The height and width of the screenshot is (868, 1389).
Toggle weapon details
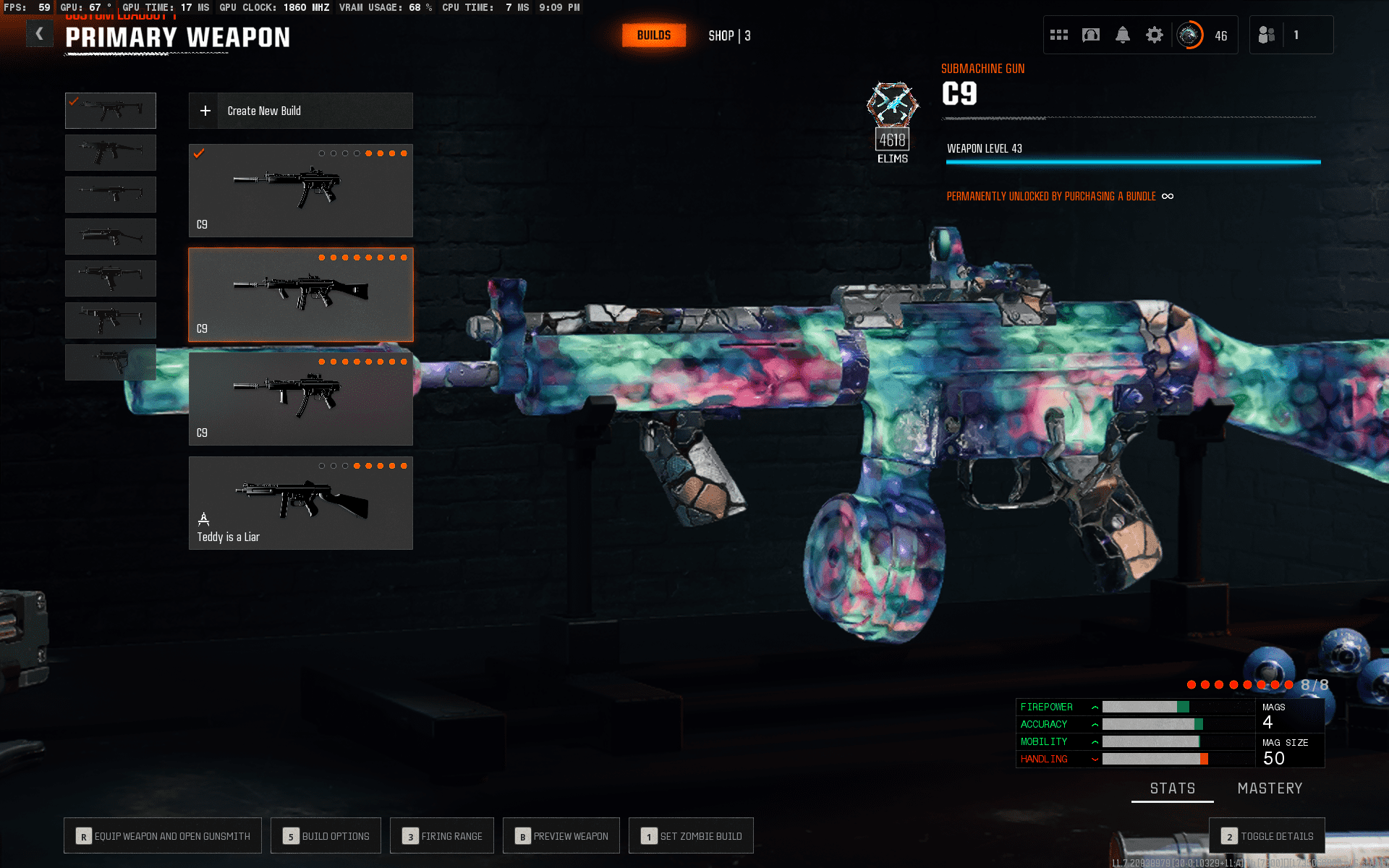1267,836
